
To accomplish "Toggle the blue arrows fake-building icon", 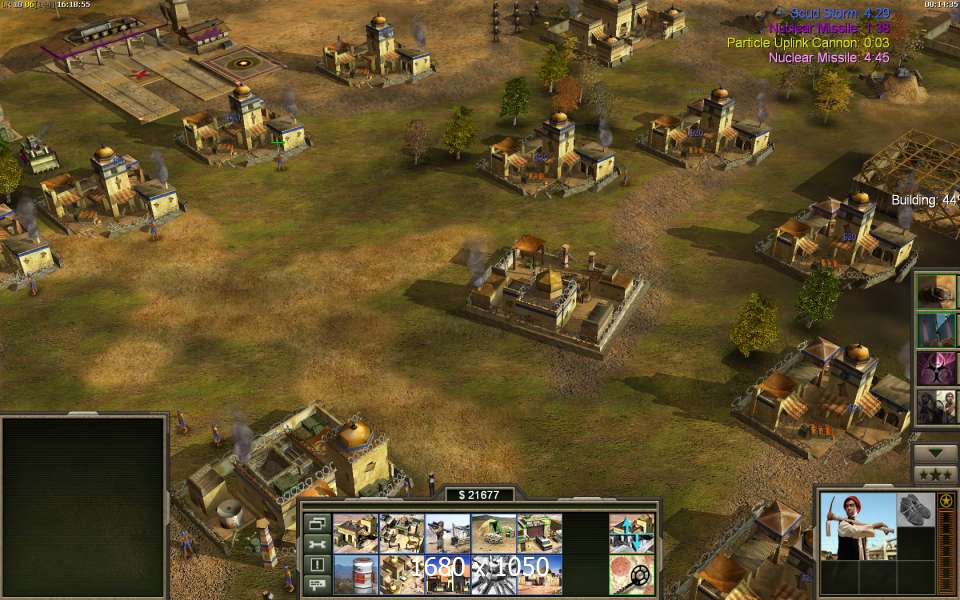I will [x=631, y=534].
